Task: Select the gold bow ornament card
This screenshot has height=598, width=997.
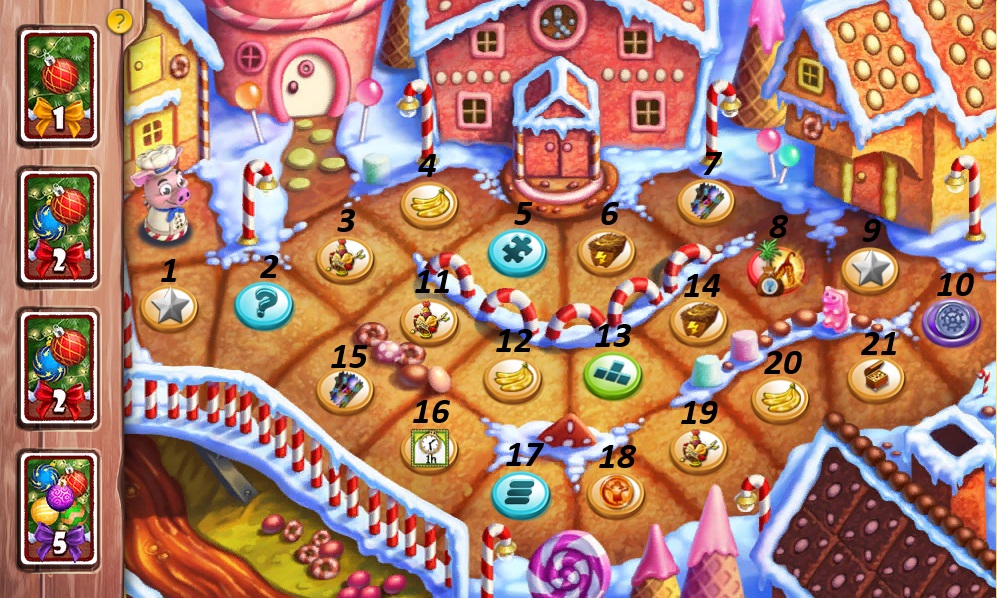Action: (59, 86)
